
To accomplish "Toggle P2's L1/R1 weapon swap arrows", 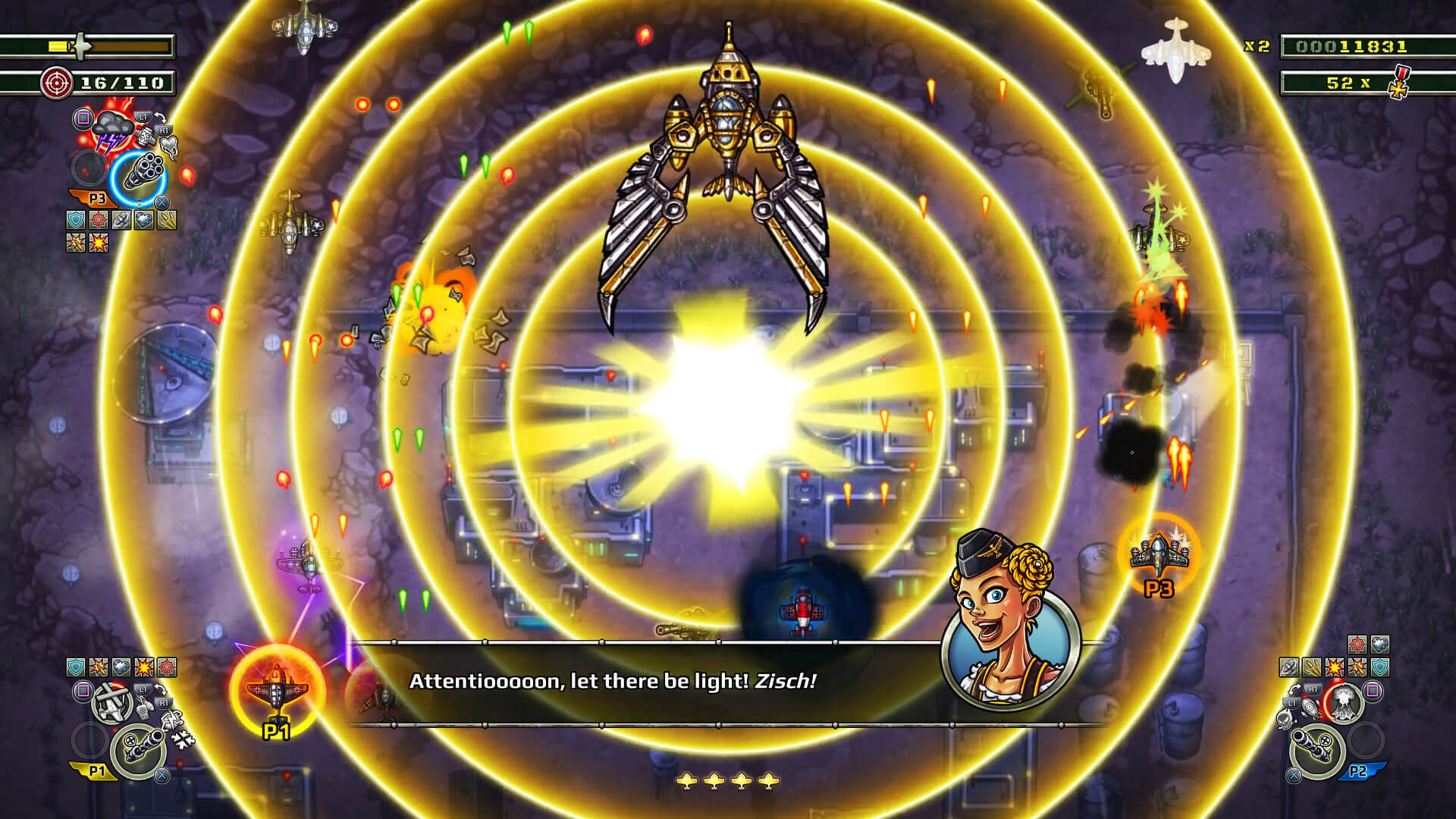I will [x=1295, y=690].
